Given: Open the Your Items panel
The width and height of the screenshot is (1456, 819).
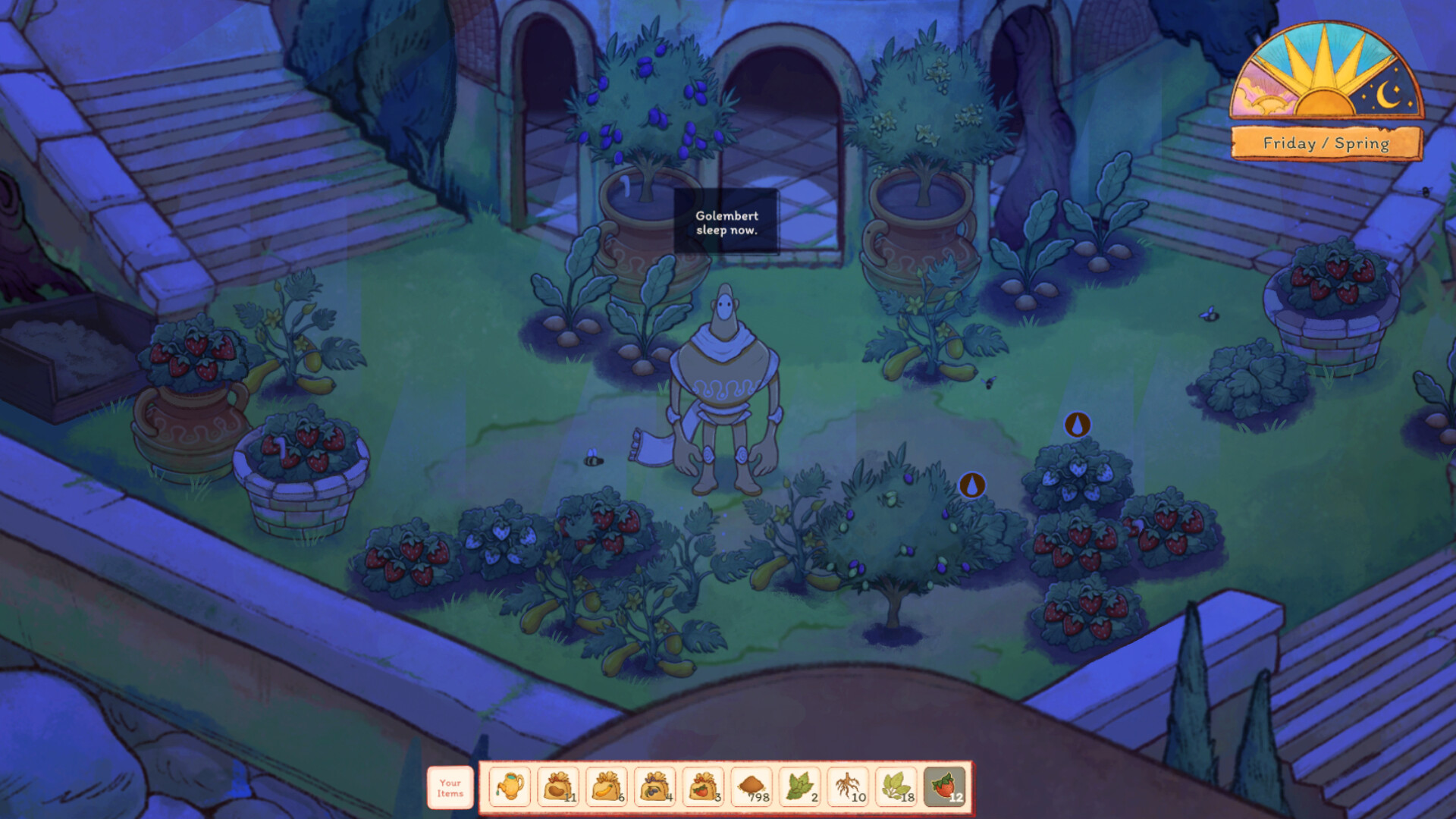Looking at the screenshot, I should pos(450,787).
